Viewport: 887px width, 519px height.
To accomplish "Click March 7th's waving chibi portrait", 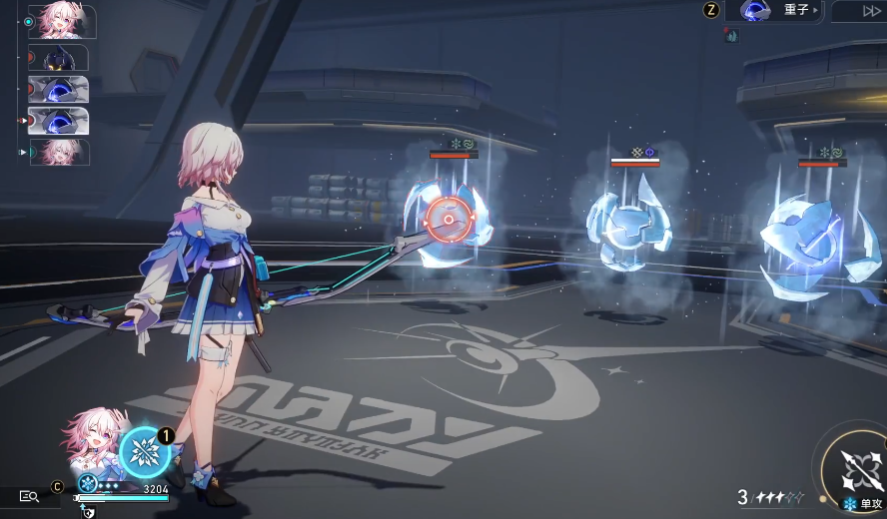I will tap(93, 441).
